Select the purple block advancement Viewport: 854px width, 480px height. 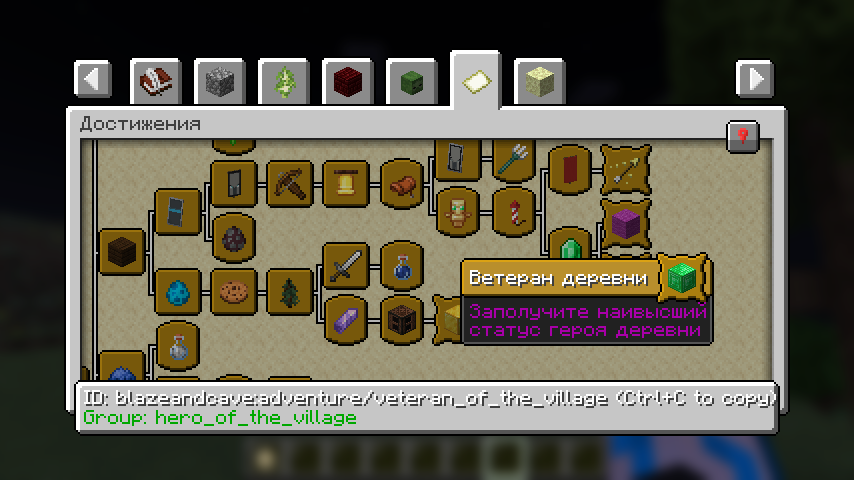[x=626, y=222]
